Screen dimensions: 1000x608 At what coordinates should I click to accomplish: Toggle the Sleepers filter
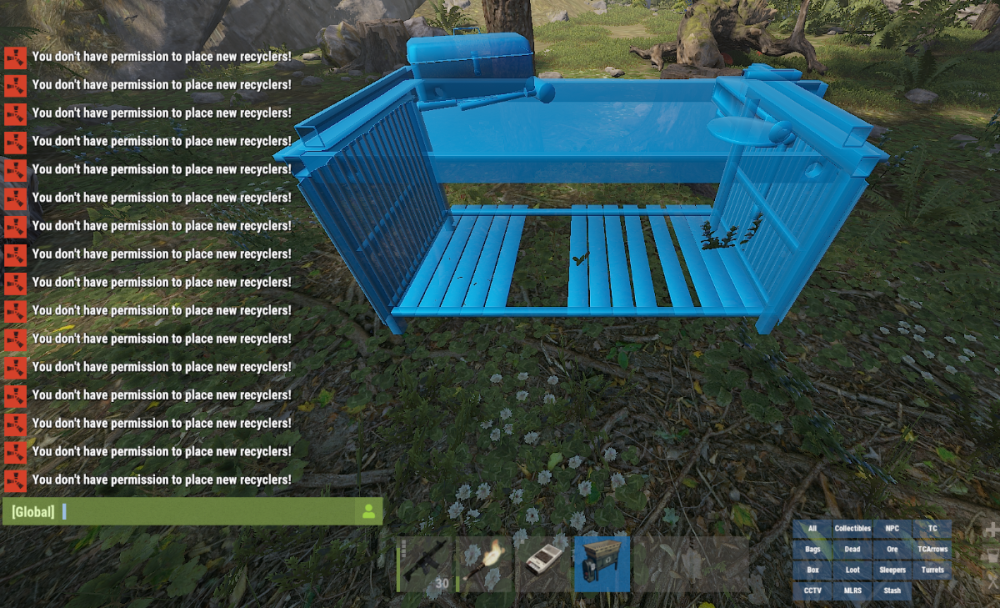(892, 570)
